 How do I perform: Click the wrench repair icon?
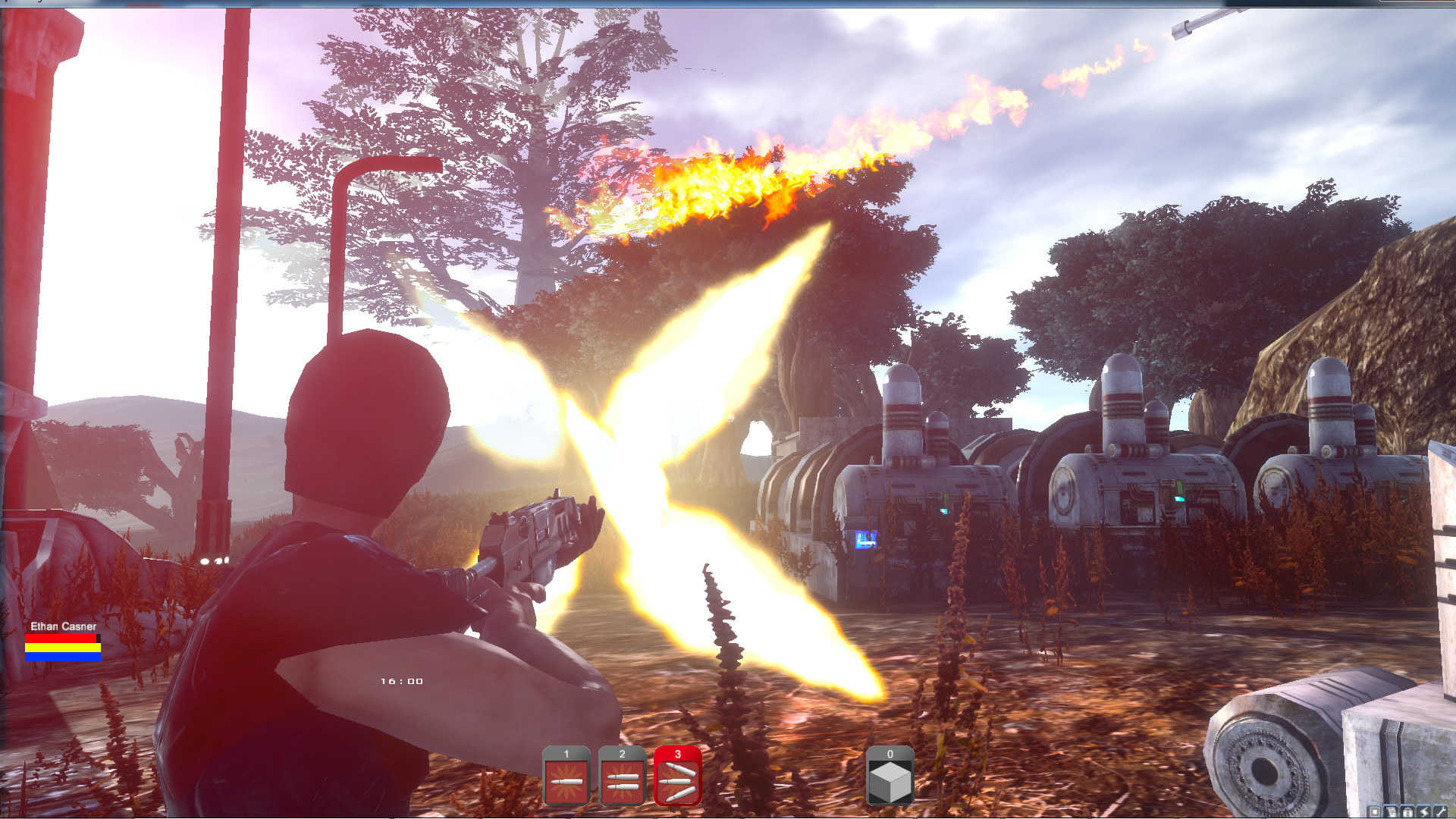pyautogui.click(x=1440, y=812)
